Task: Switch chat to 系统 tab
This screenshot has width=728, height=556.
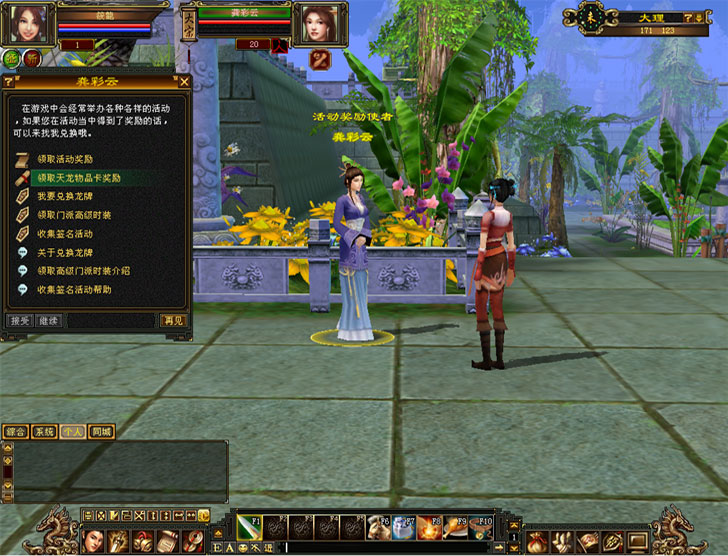Action: pyautogui.click(x=43, y=432)
